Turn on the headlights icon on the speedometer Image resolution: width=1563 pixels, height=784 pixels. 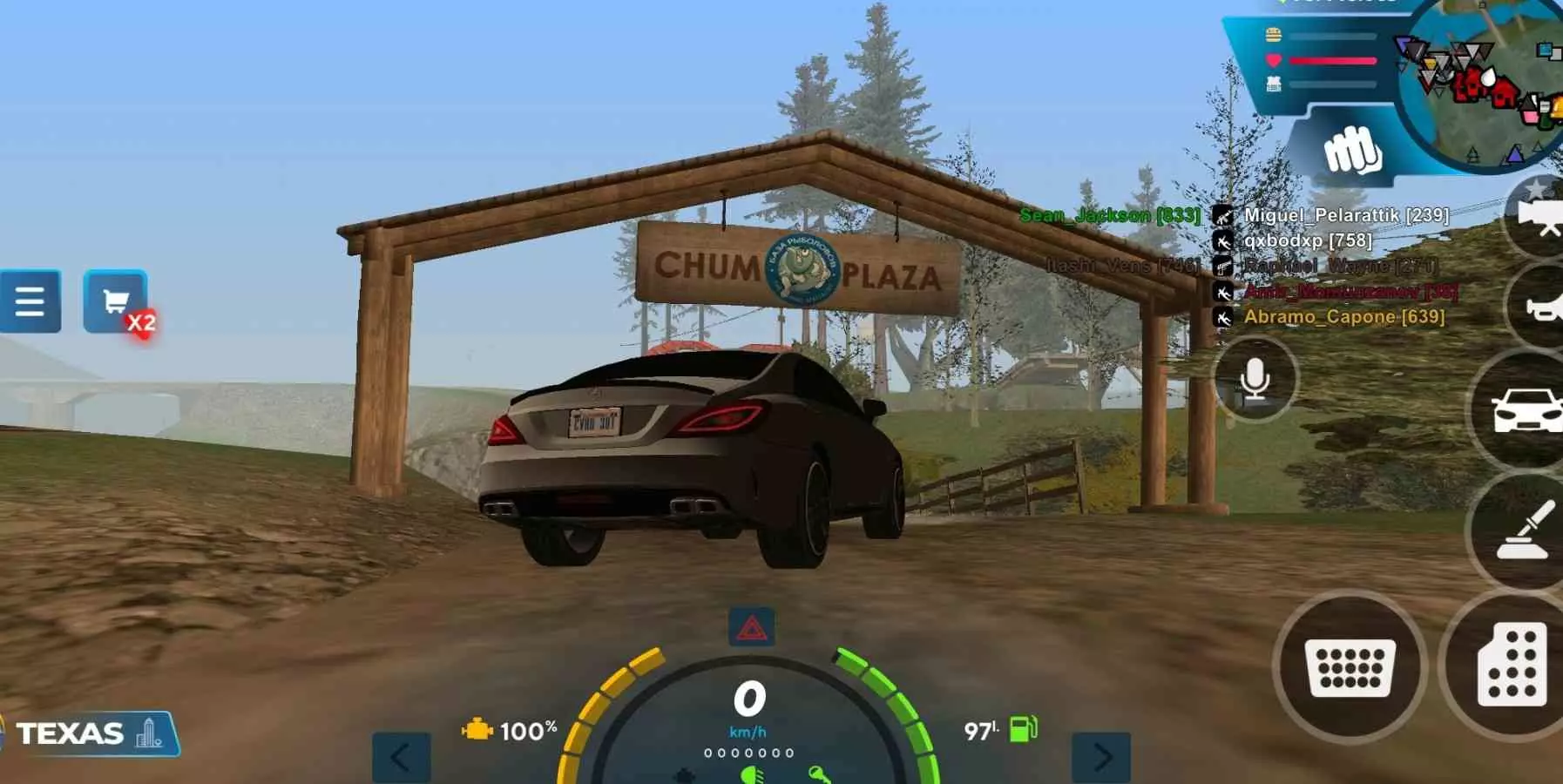[750, 776]
